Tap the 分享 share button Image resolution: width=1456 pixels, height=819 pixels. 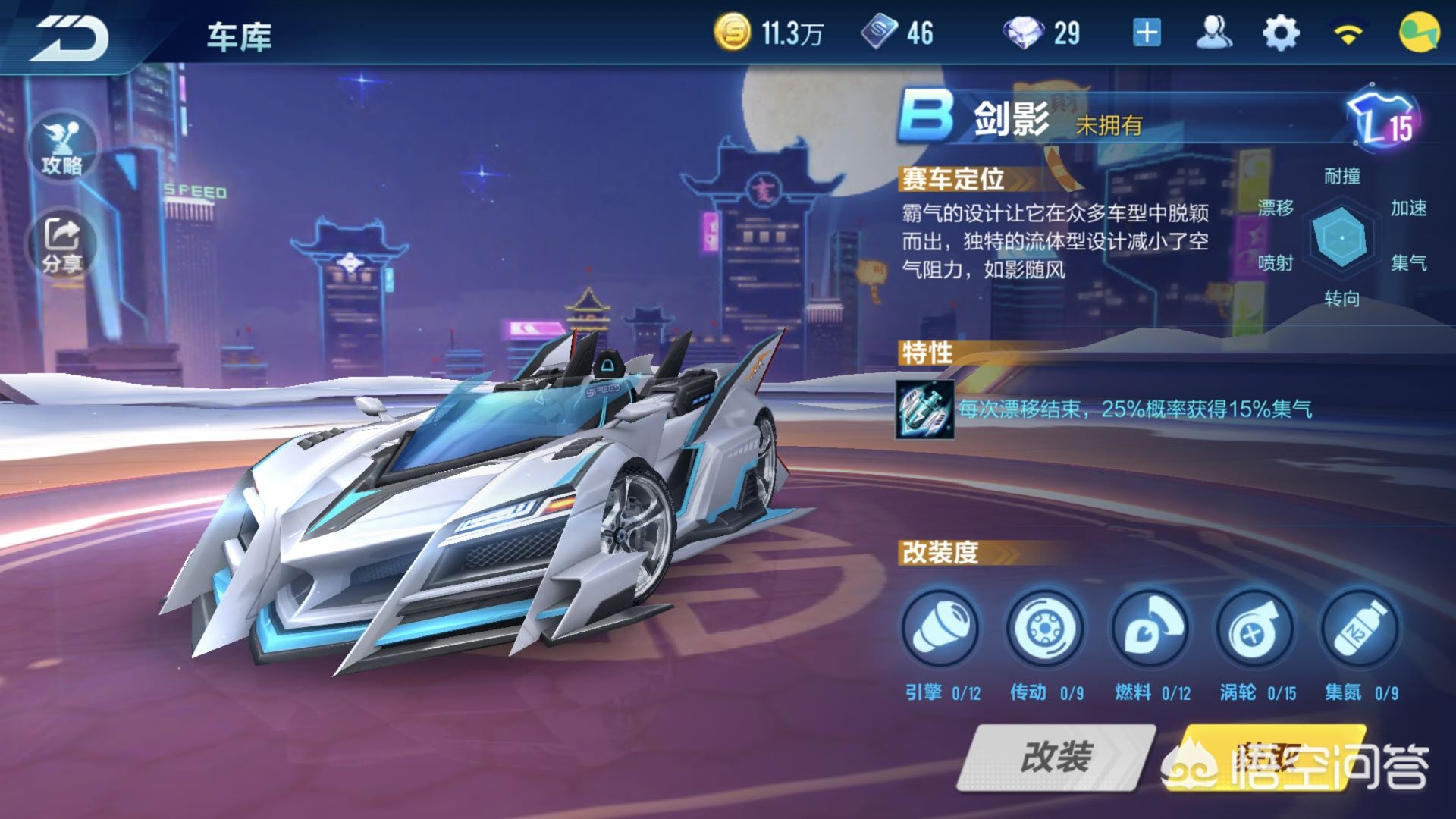(x=63, y=244)
